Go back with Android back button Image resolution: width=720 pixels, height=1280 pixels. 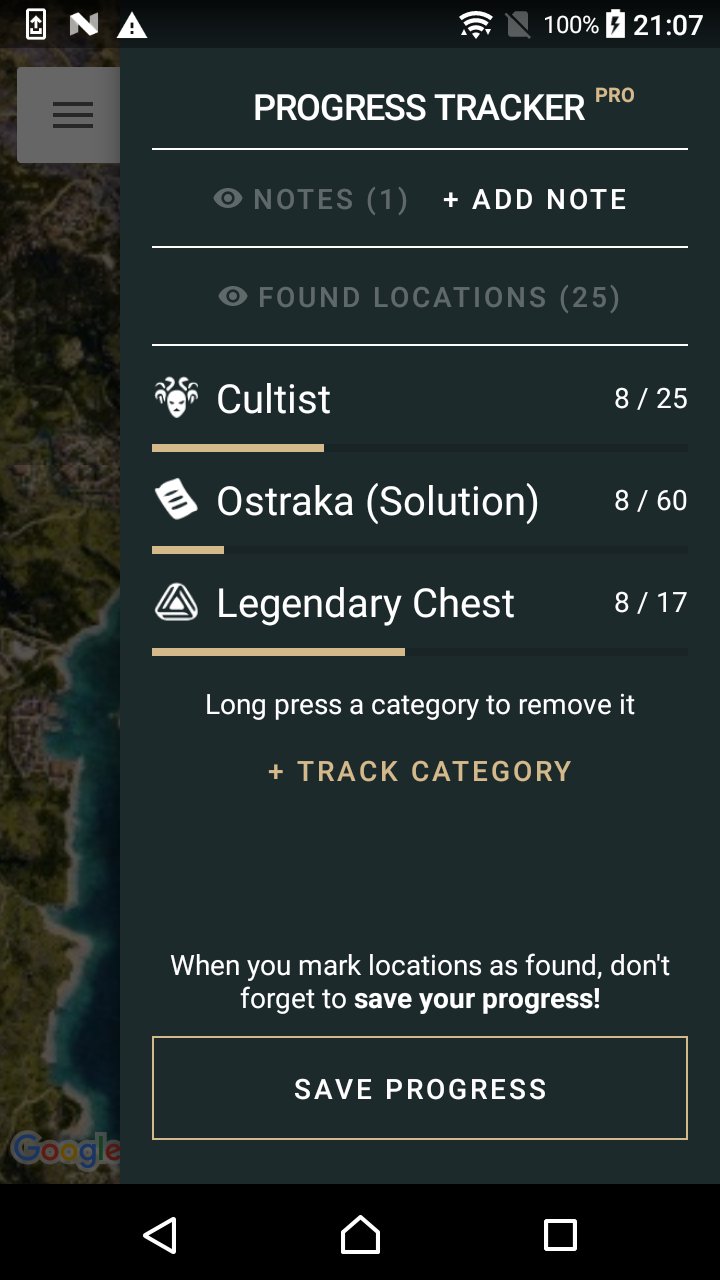160,1235
